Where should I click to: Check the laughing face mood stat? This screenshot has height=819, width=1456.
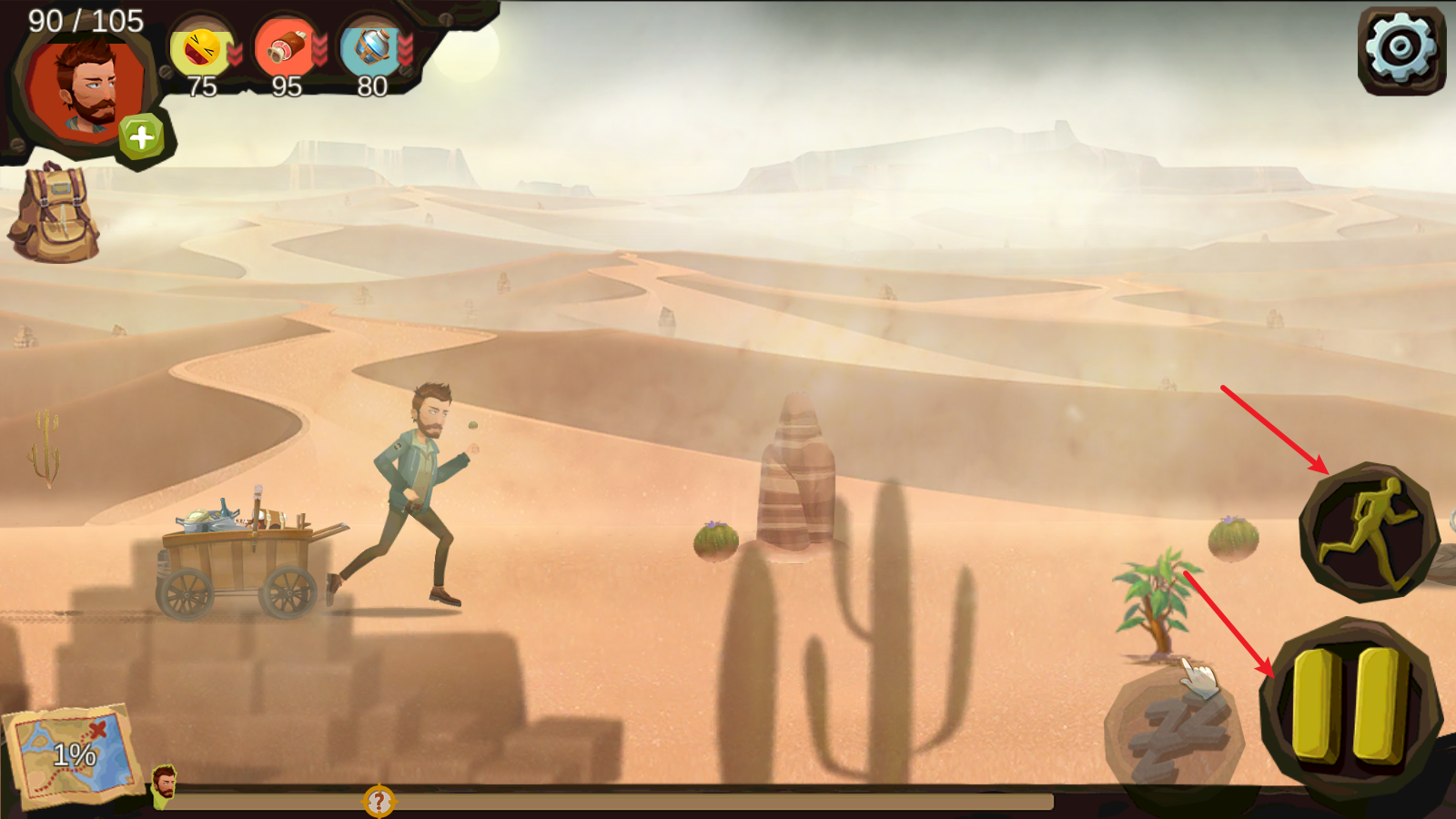click(x=201, y=49)
